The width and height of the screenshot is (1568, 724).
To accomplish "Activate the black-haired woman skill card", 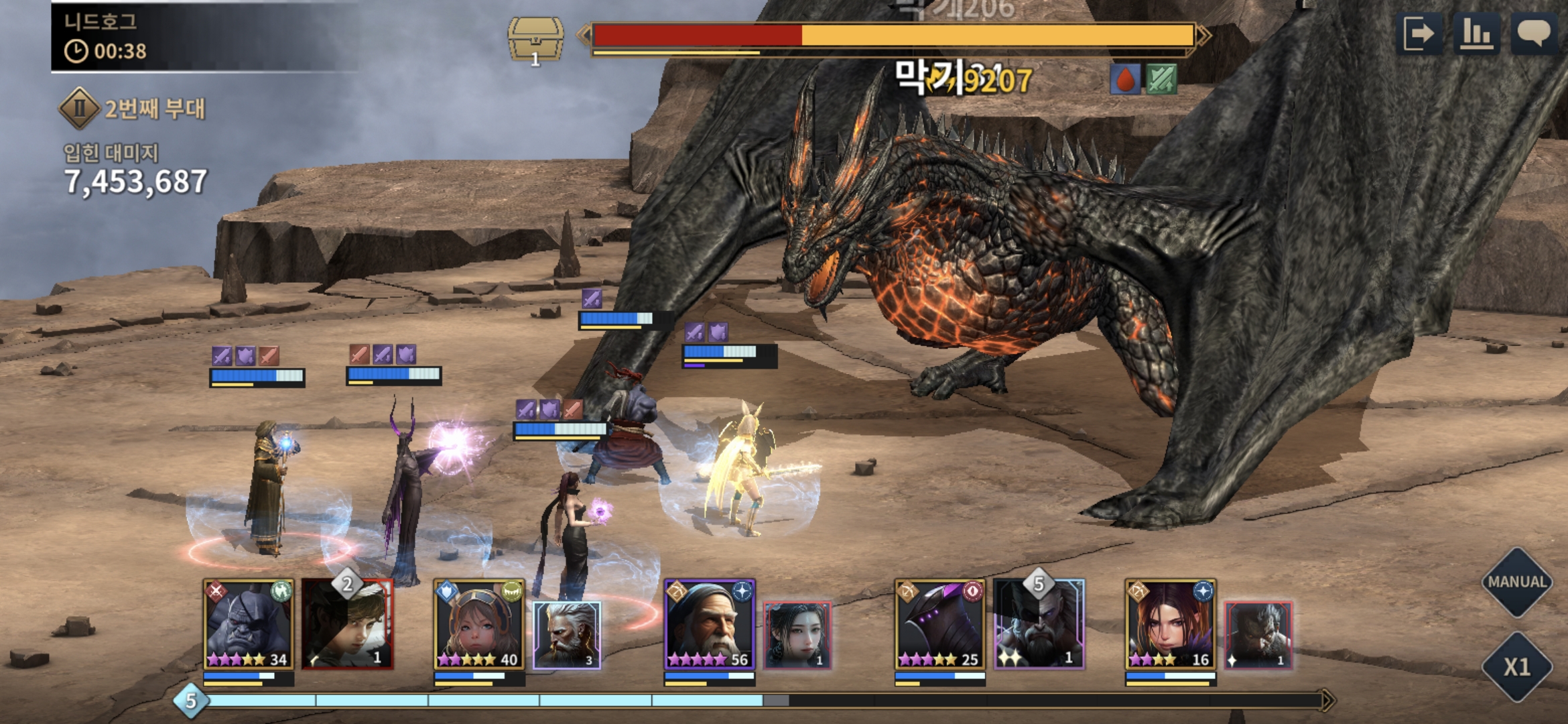I will click(x=797, y=635).
